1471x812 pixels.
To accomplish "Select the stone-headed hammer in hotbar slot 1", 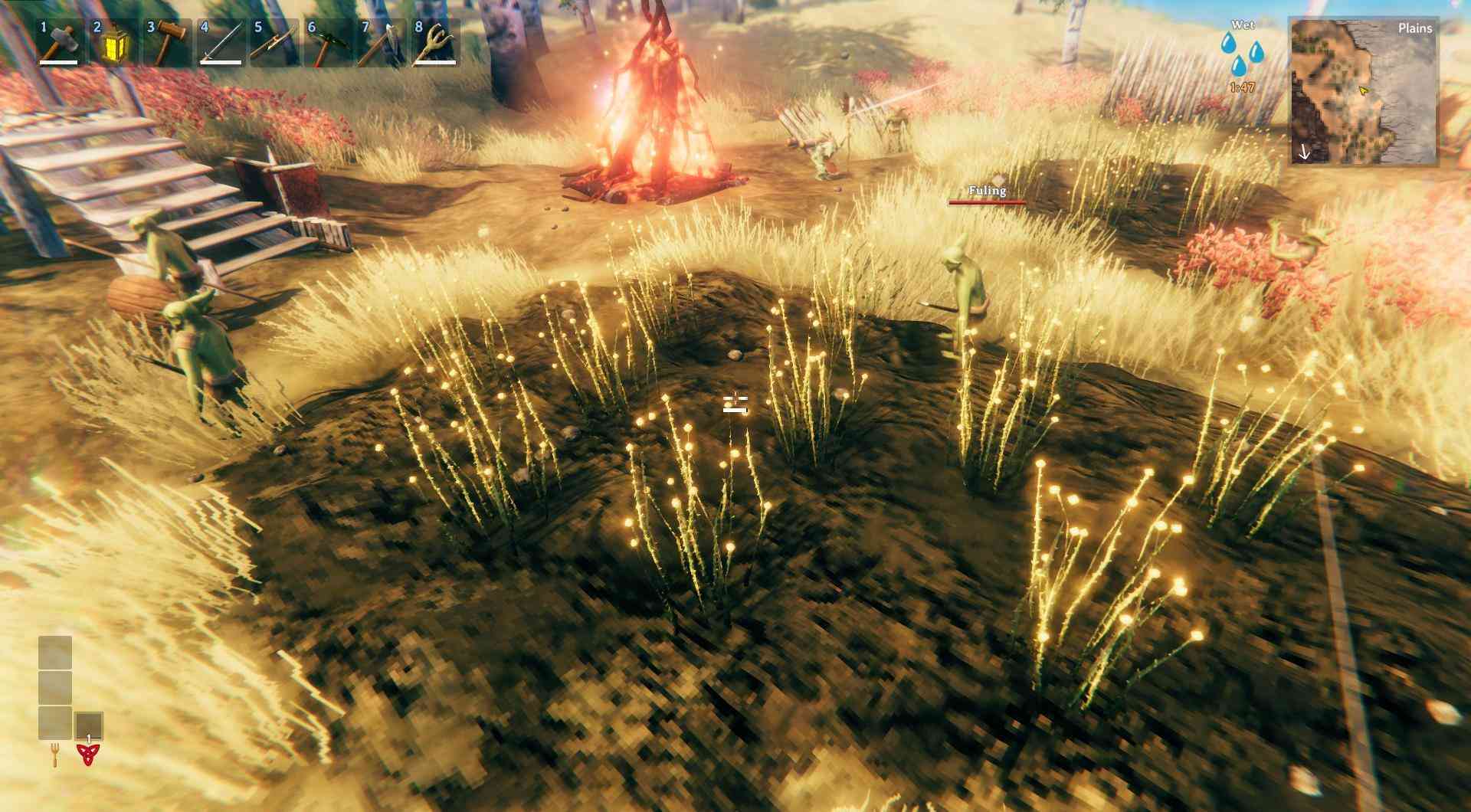I will click(58, 43).
